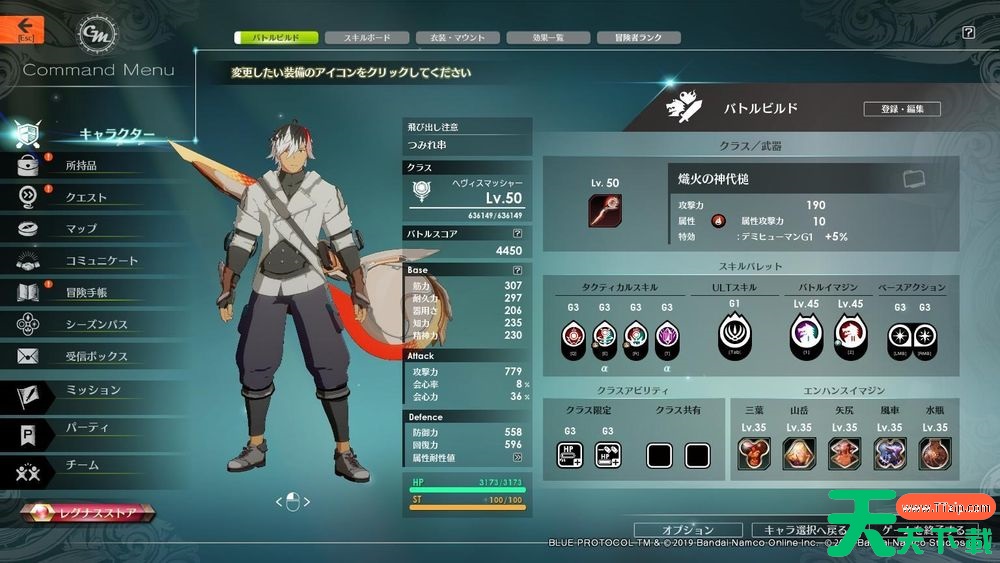Choose the パーティ menu entry
Screen dimensions: 1000x563
[87, 427]
